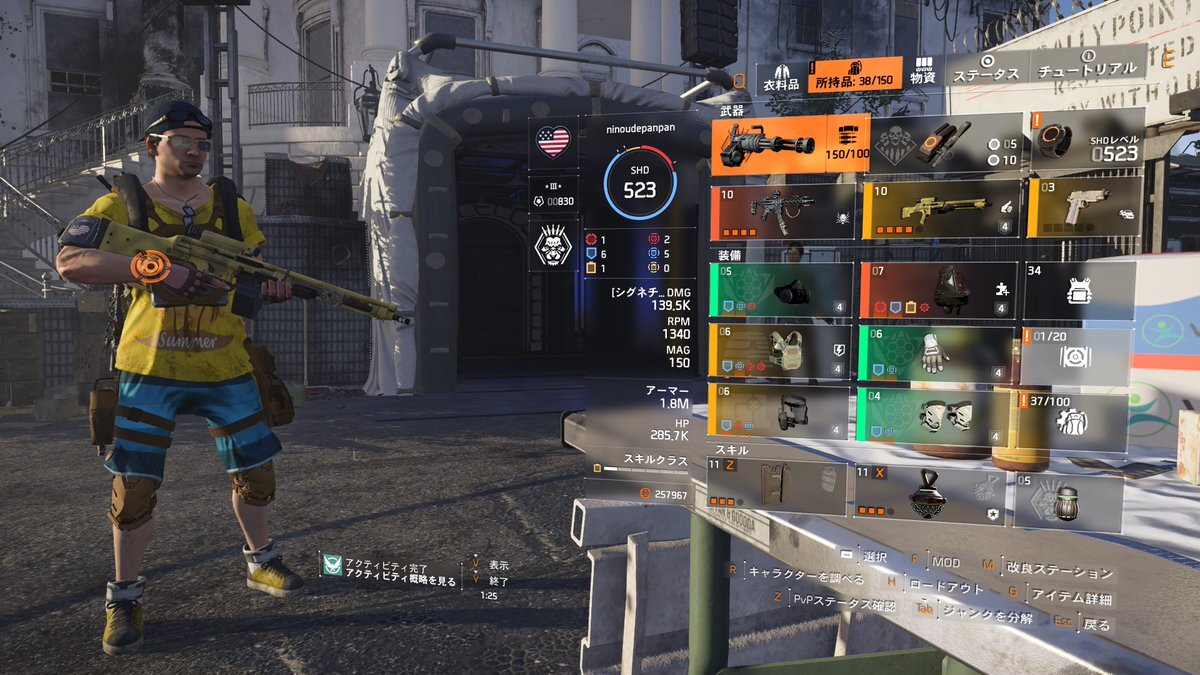This screenshot has height=675, width=1200.
Task: Select the chest vest gear slot
Action: point(780,349)
